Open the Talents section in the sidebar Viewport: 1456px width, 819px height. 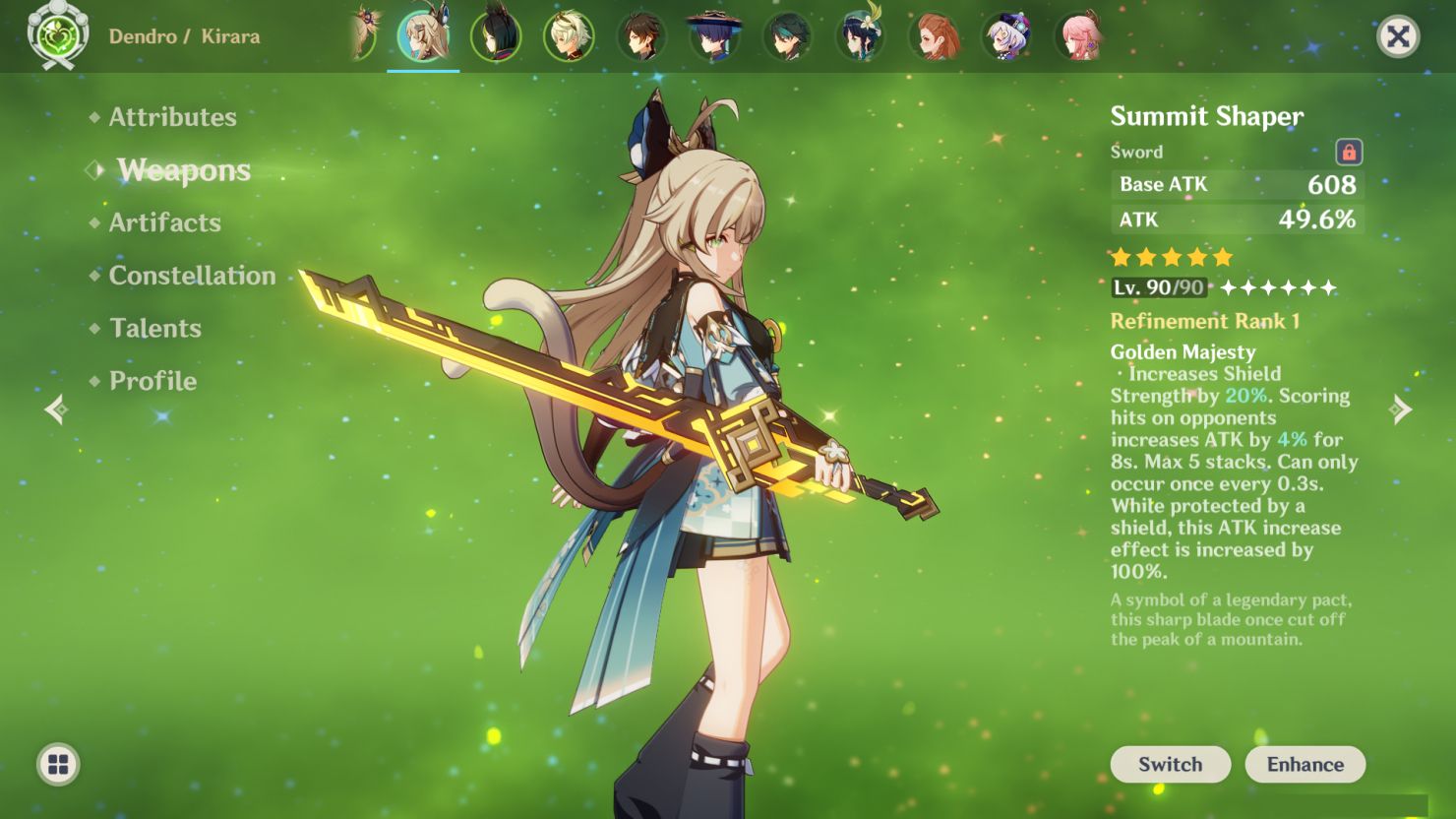[x=155, y=328]
